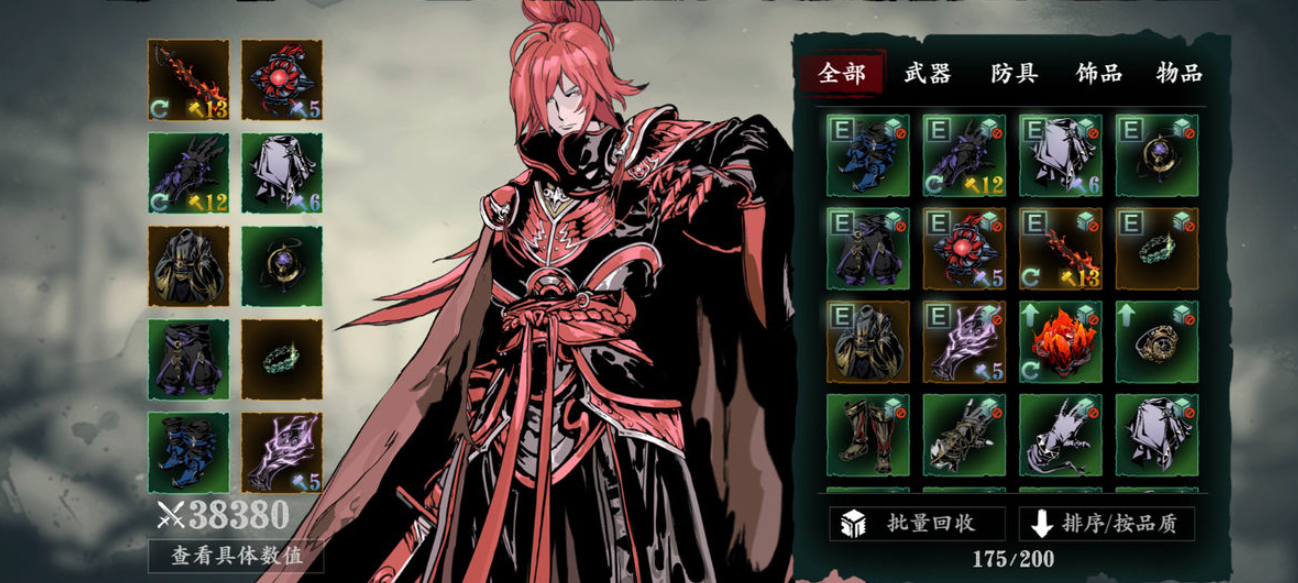The height and width of the screenshot is (583, 1298).
Task: Open the 武器 weapons tab
Action: 927,73
